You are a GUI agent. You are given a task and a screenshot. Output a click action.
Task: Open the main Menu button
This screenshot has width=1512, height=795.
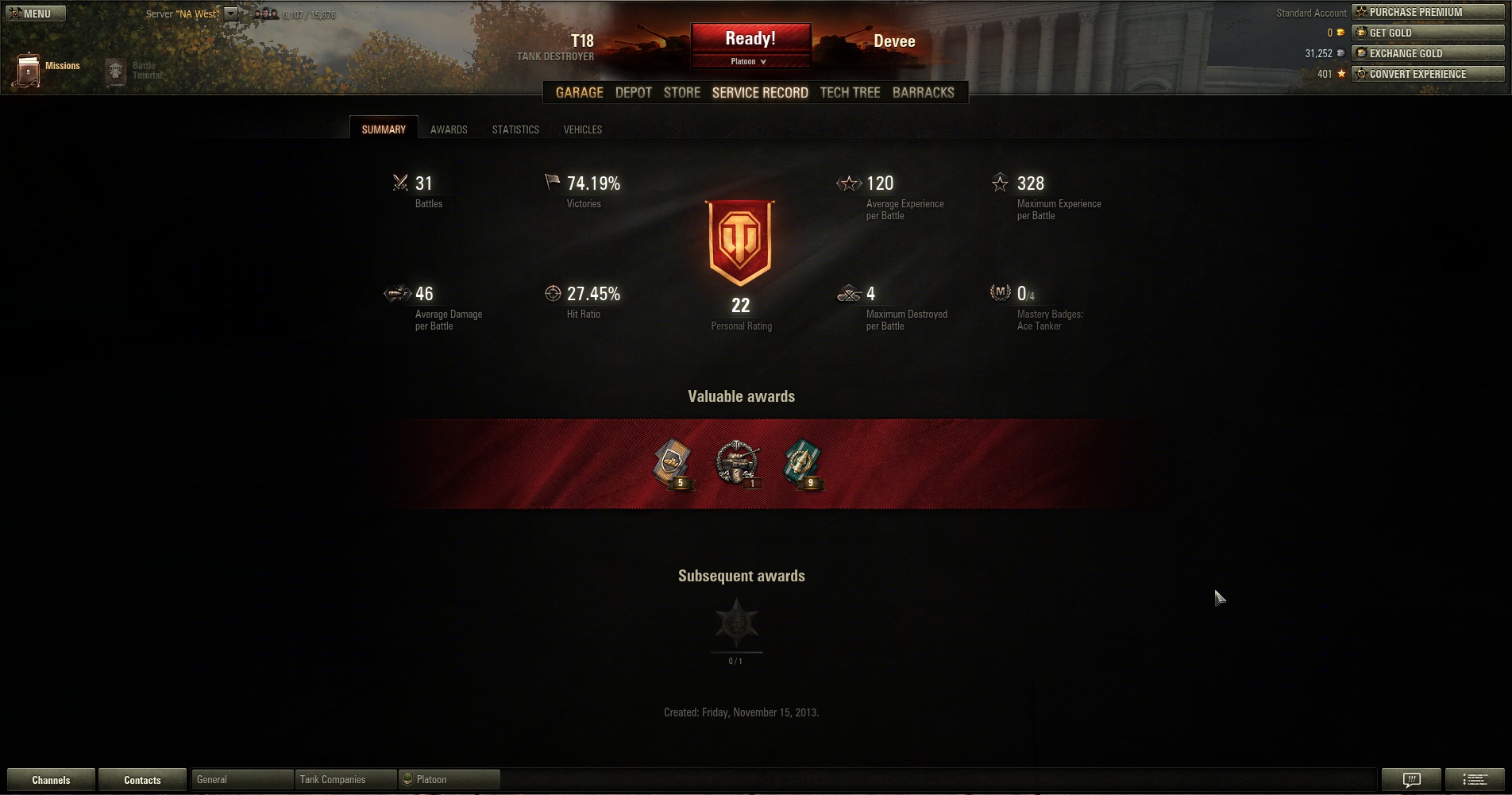point(36,14)
